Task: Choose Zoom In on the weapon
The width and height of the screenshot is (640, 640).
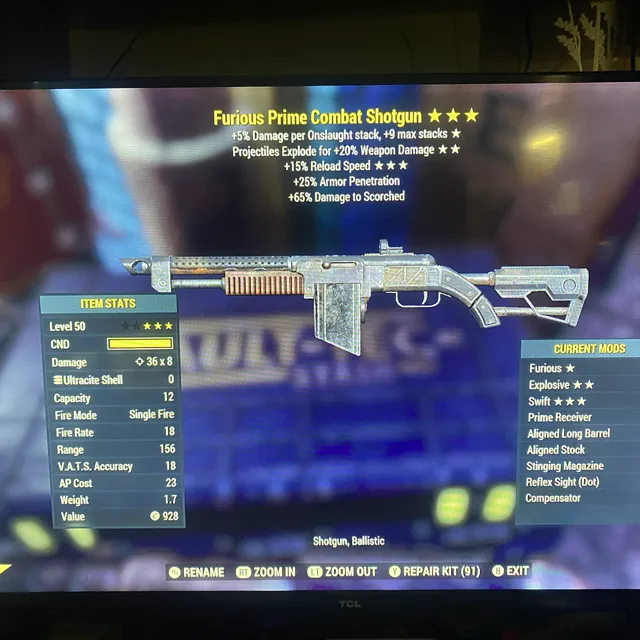Action: click(x=267, y=572)
